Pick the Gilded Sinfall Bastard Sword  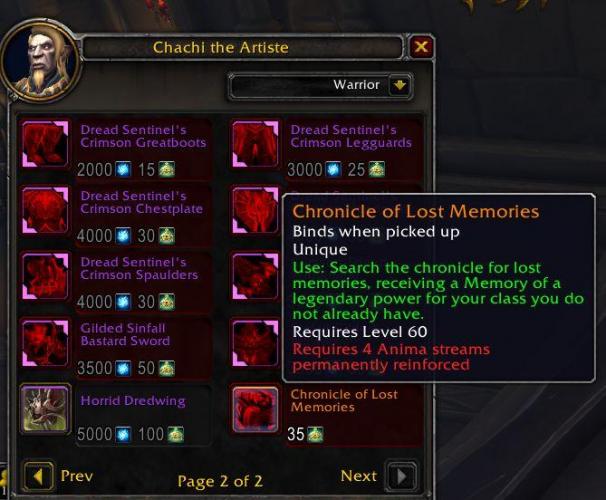[x=45, y=341]
